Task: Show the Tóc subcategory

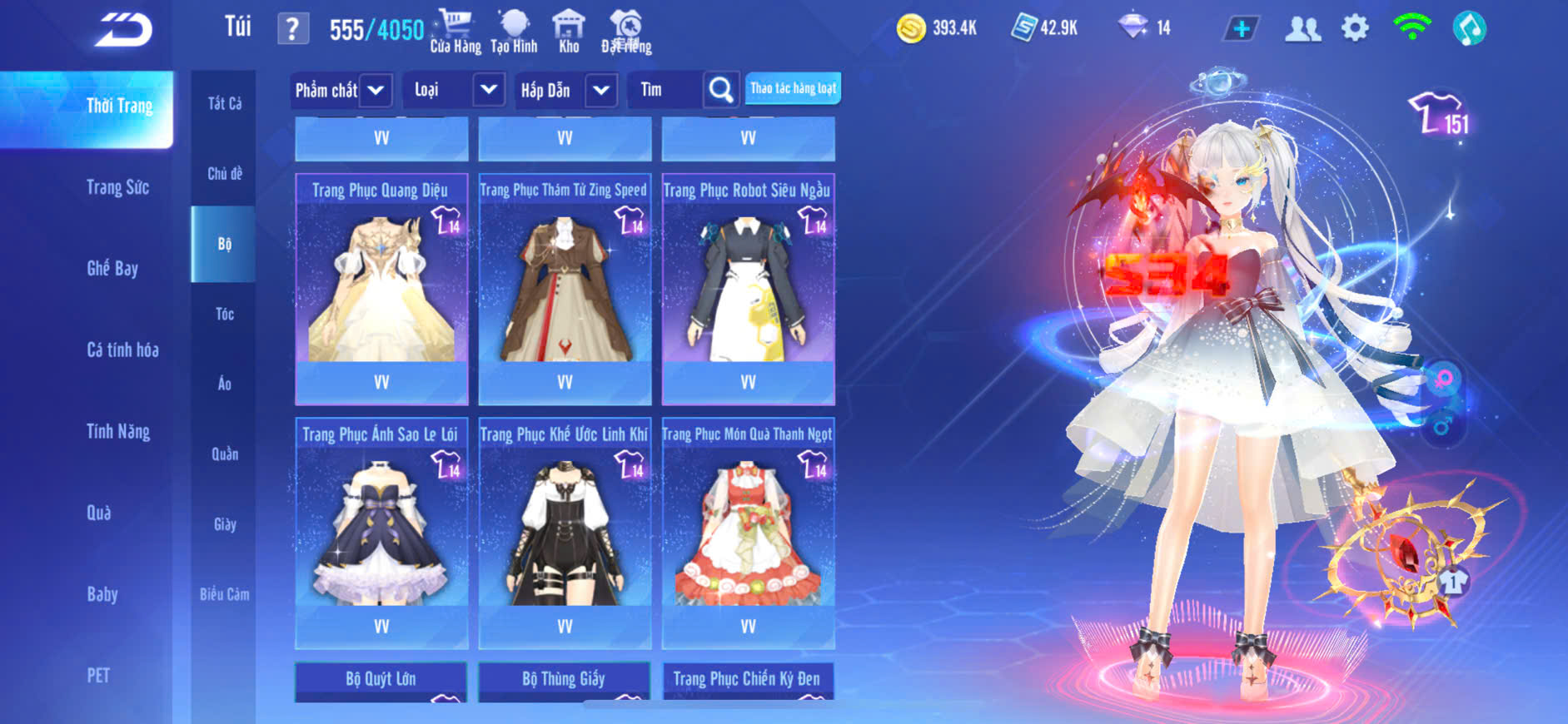Action: pyautogui.click(x=224, y=314)
